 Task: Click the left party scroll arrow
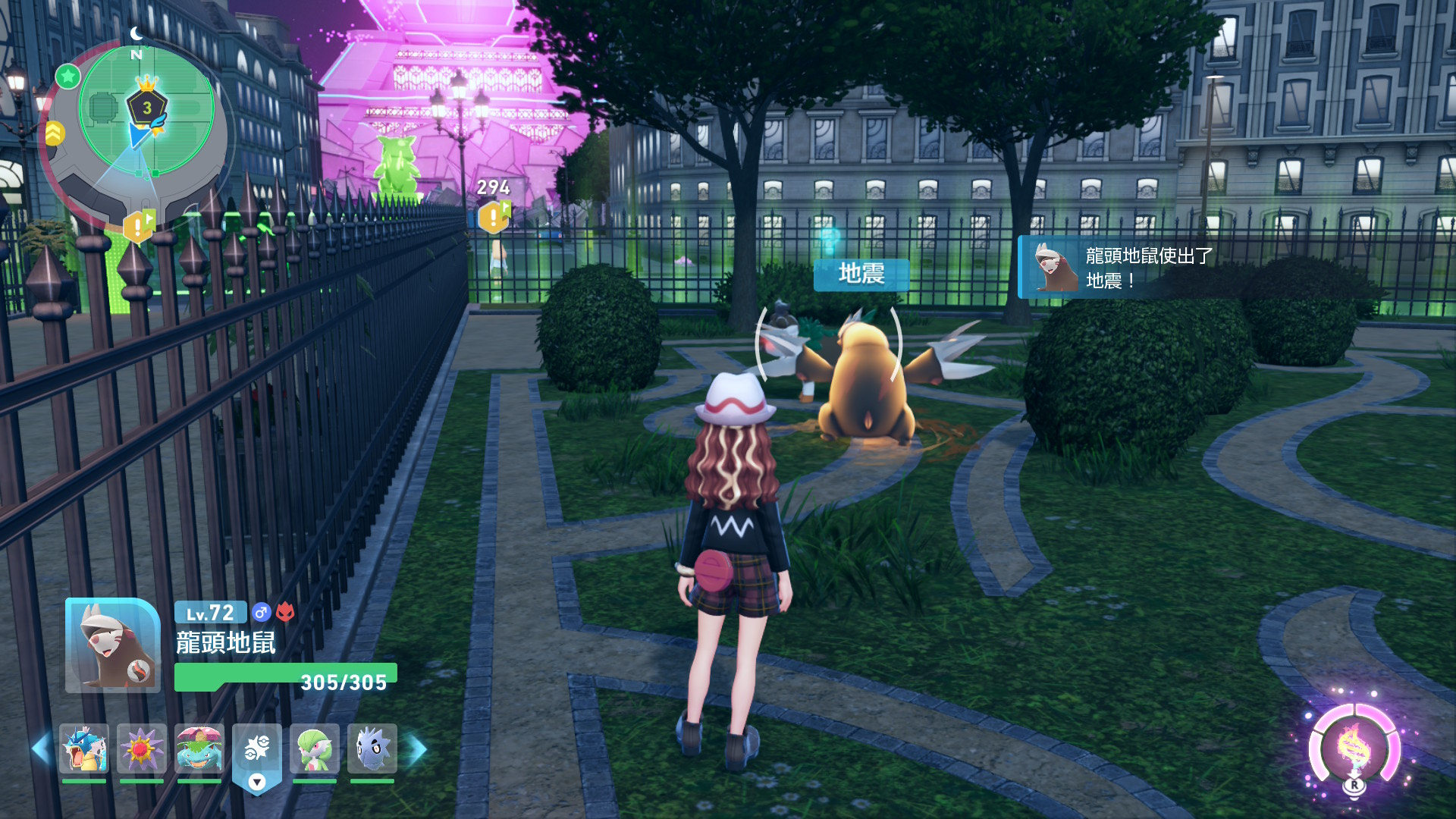coord(41,748)
